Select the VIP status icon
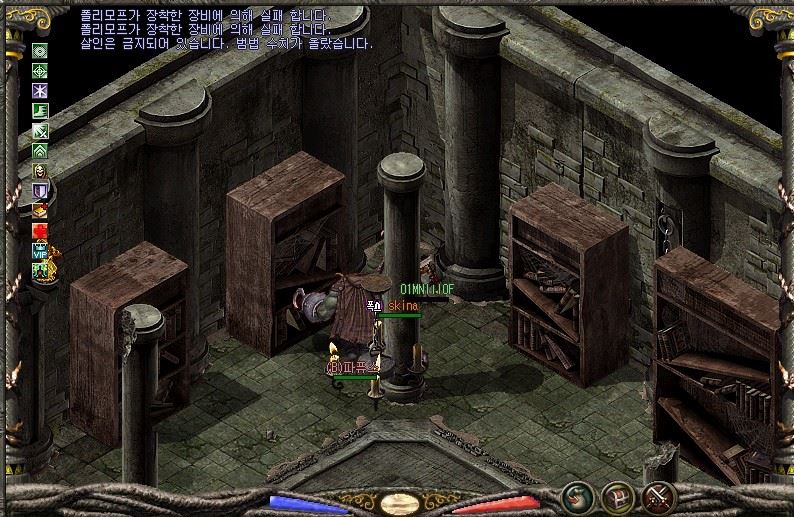 pos(40,251)
